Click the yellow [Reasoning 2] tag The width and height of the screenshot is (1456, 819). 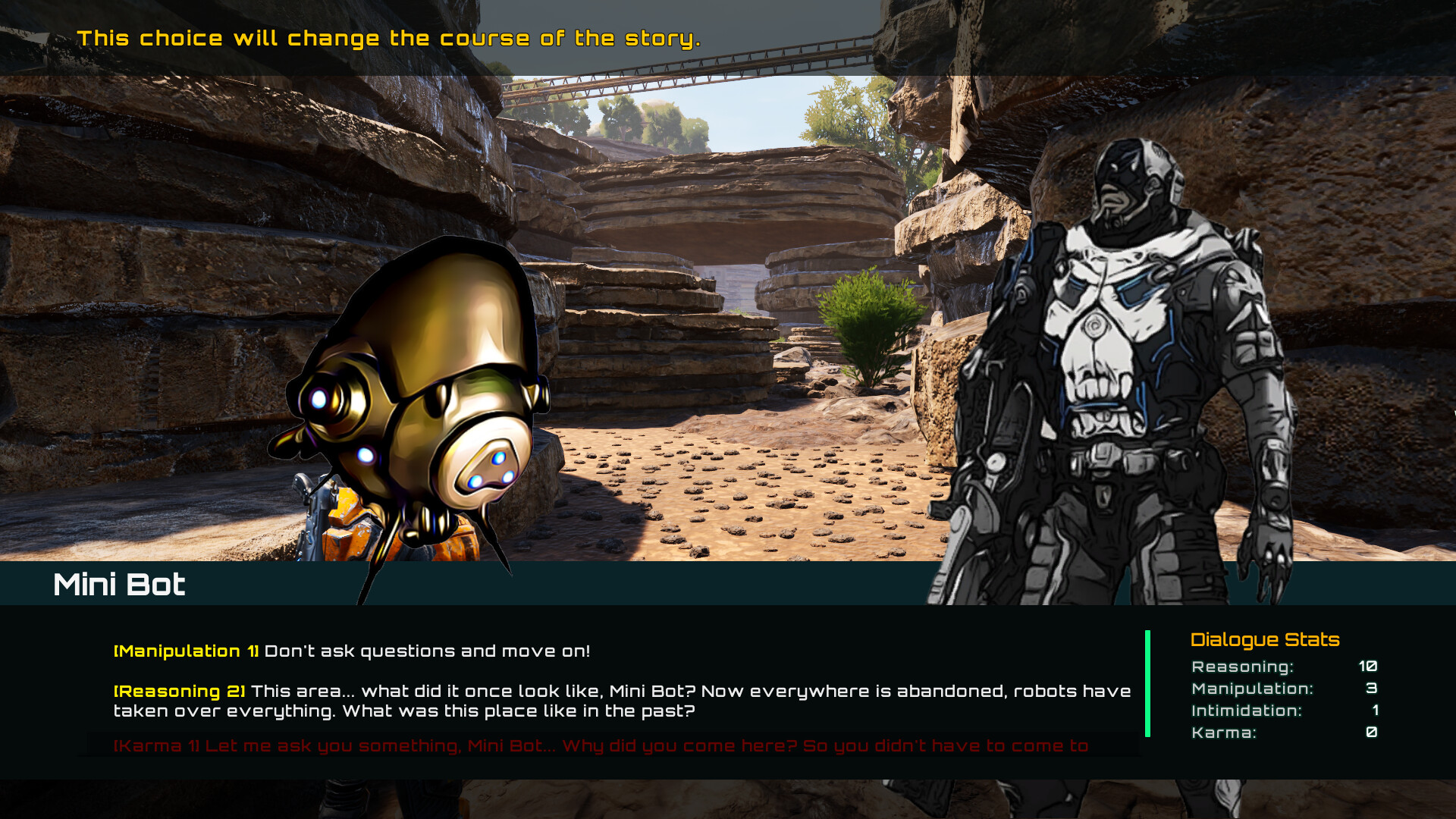178,691
